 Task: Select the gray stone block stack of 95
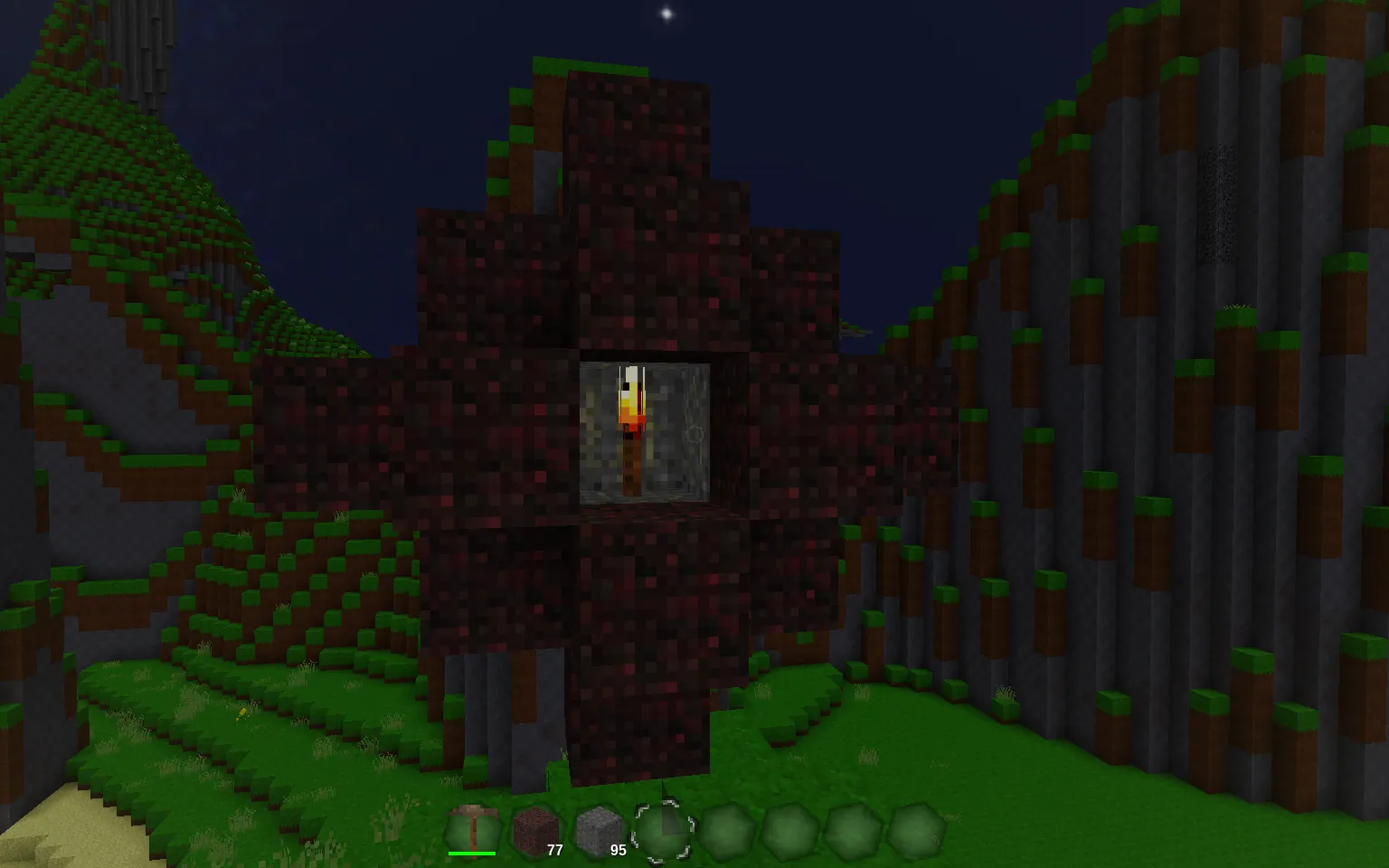(x=599, y=828)
